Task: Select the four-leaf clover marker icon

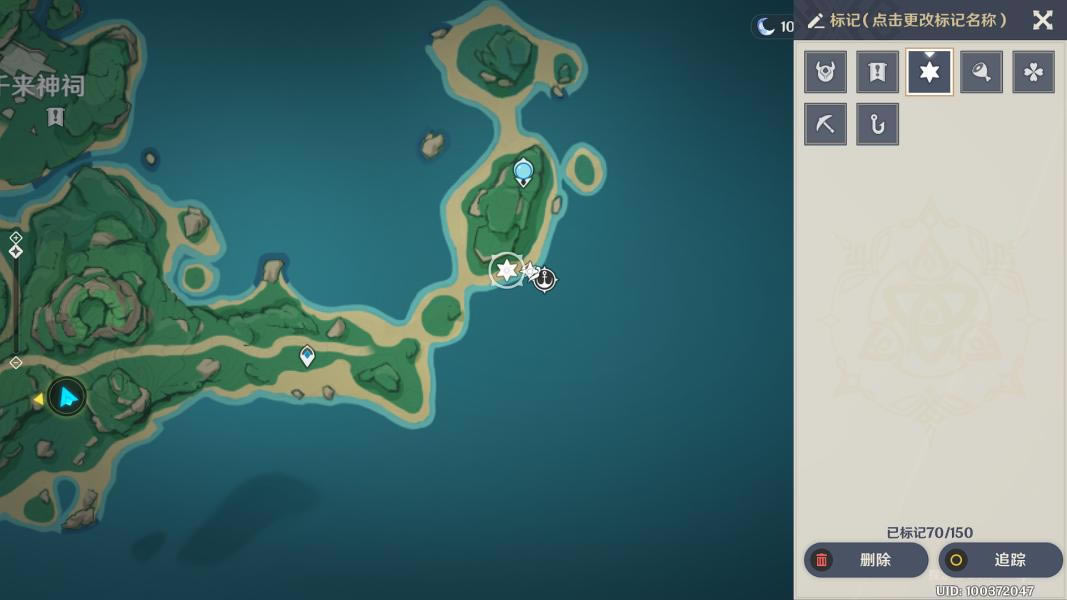Action: (x=1033, y=72)
